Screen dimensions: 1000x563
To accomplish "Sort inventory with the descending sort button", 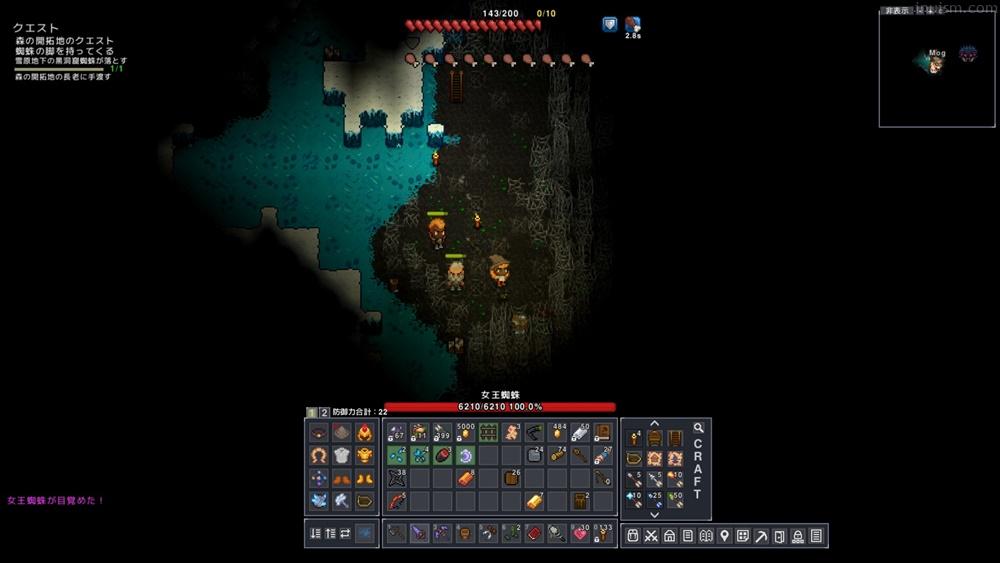I will (316, 534).
